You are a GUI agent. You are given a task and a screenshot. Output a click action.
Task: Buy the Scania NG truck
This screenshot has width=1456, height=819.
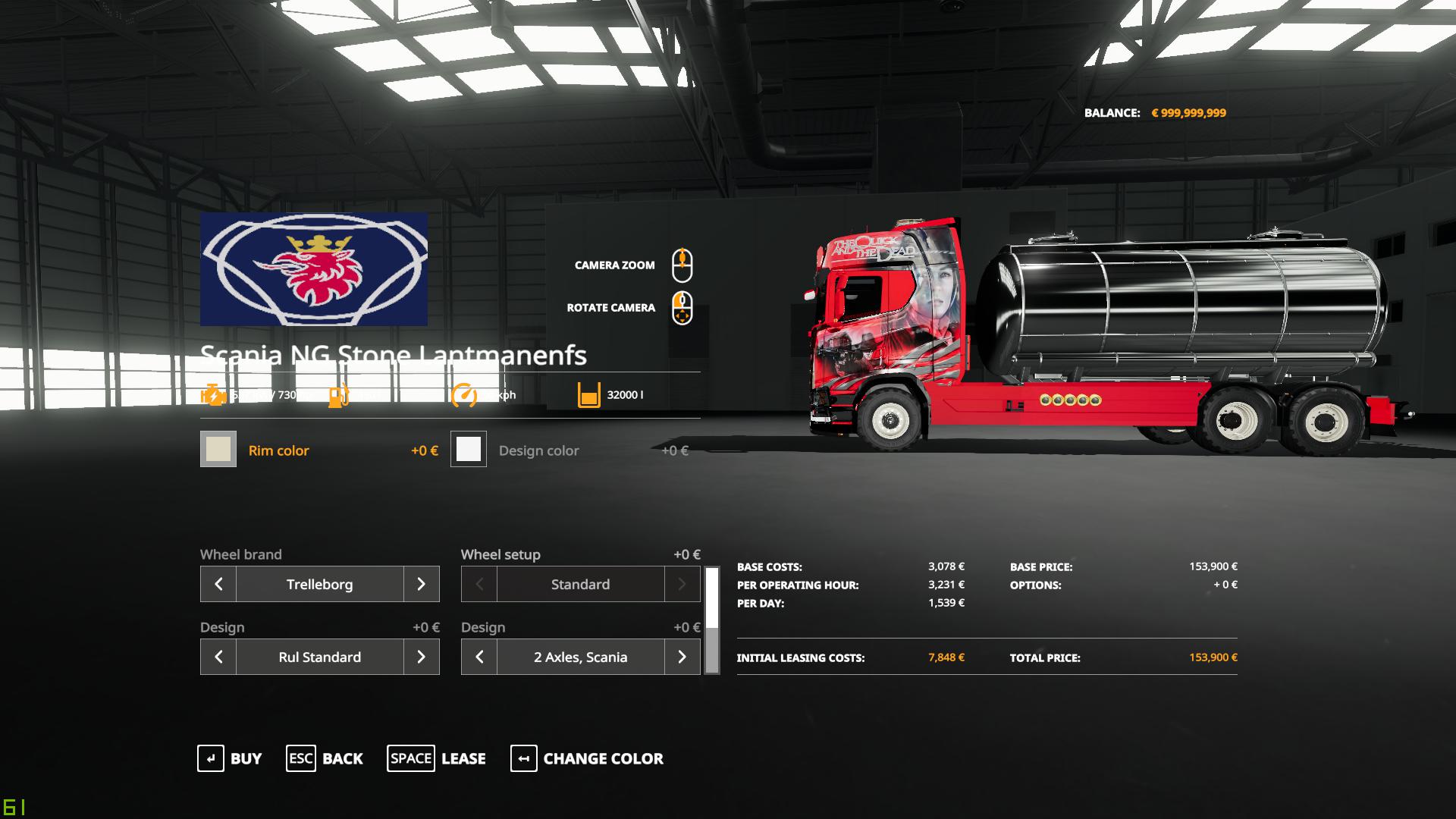point(230,758)
